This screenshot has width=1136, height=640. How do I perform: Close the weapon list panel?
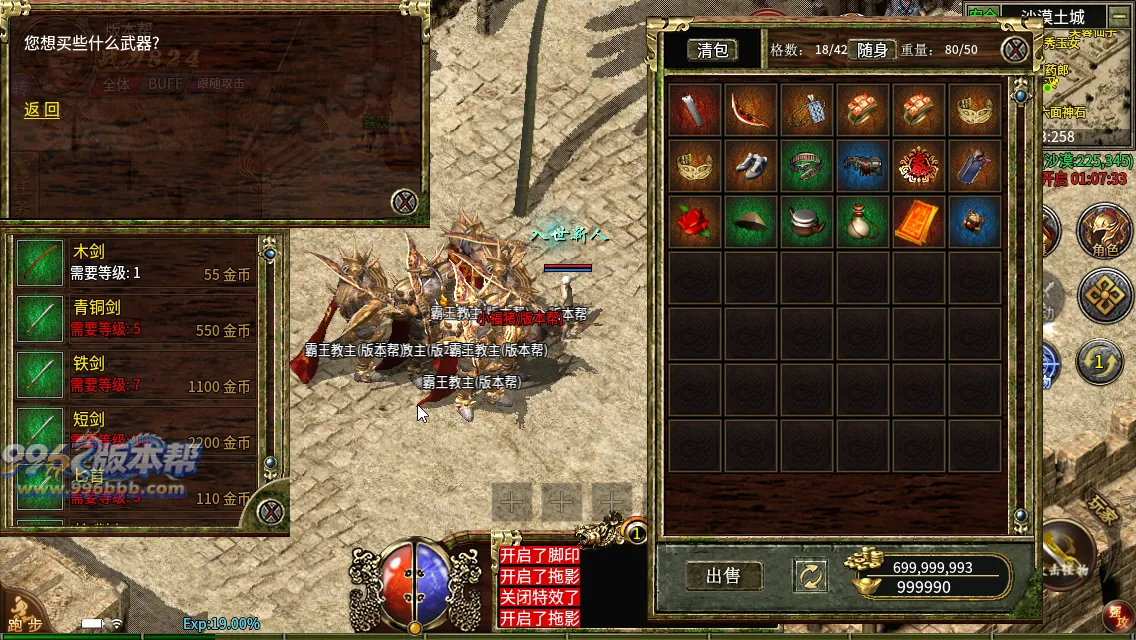pos(270,512)
